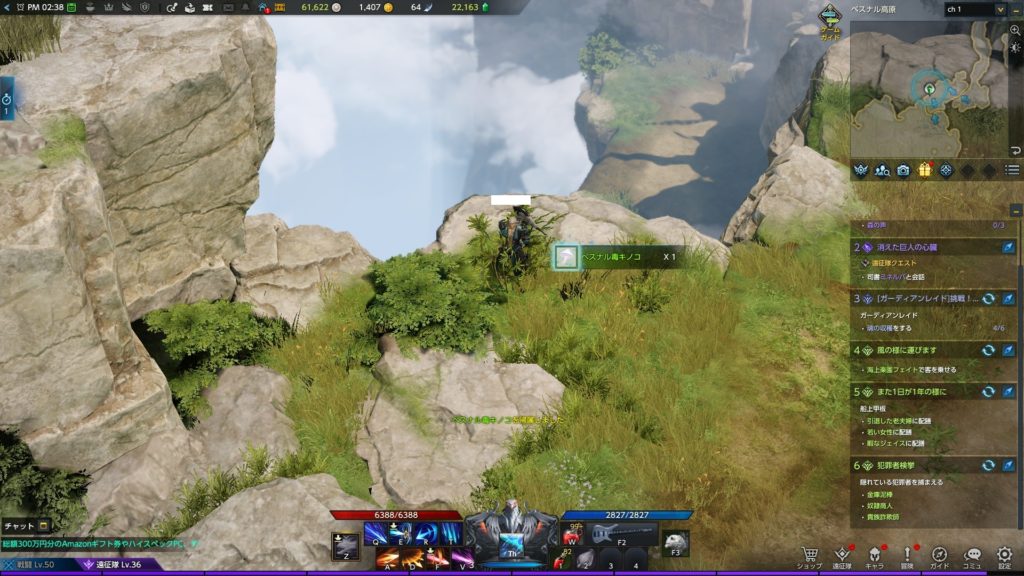Viewport: 1024px width, 576px height.
Task: Click the gift box icon under the minimap
Action: pos(924,170)
